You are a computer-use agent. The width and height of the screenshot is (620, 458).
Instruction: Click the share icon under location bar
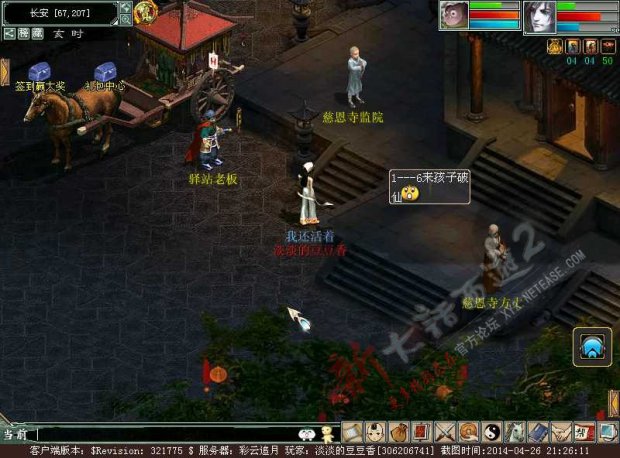pos(9,33)
